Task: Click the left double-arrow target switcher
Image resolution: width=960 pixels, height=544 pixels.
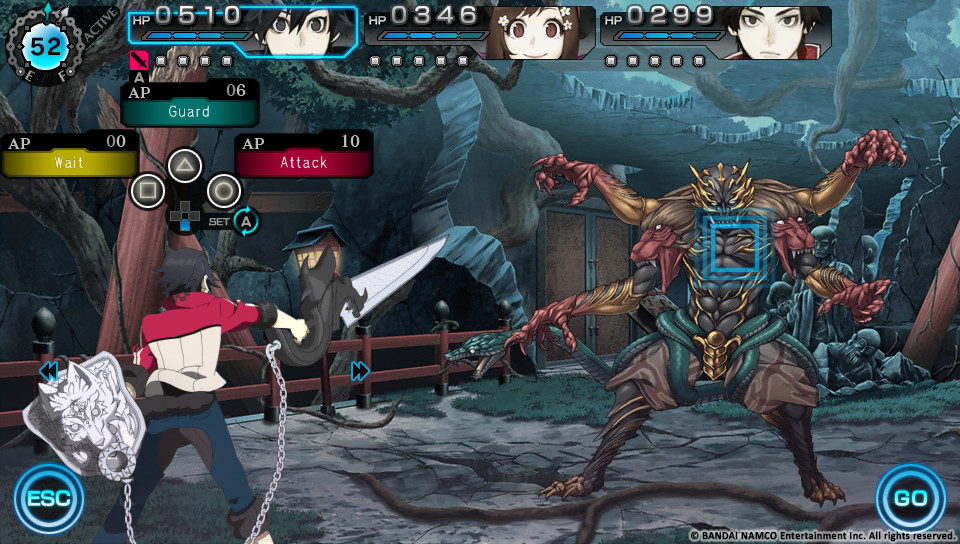Action: pos(48,372)
